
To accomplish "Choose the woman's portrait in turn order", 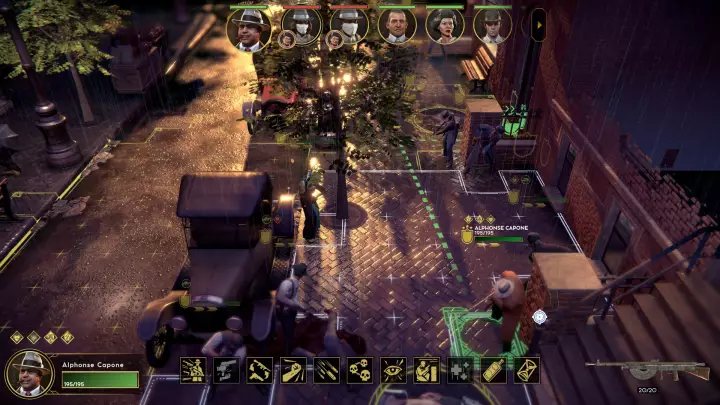I will pyautogui.click(x=445, y=25).
